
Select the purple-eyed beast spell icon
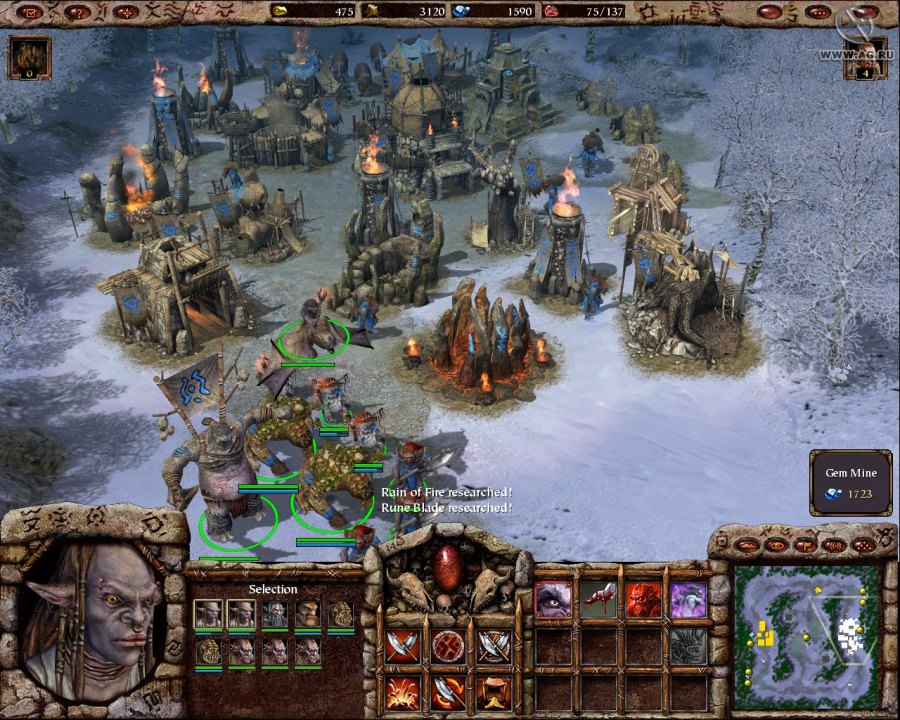[x=554, y=600]
